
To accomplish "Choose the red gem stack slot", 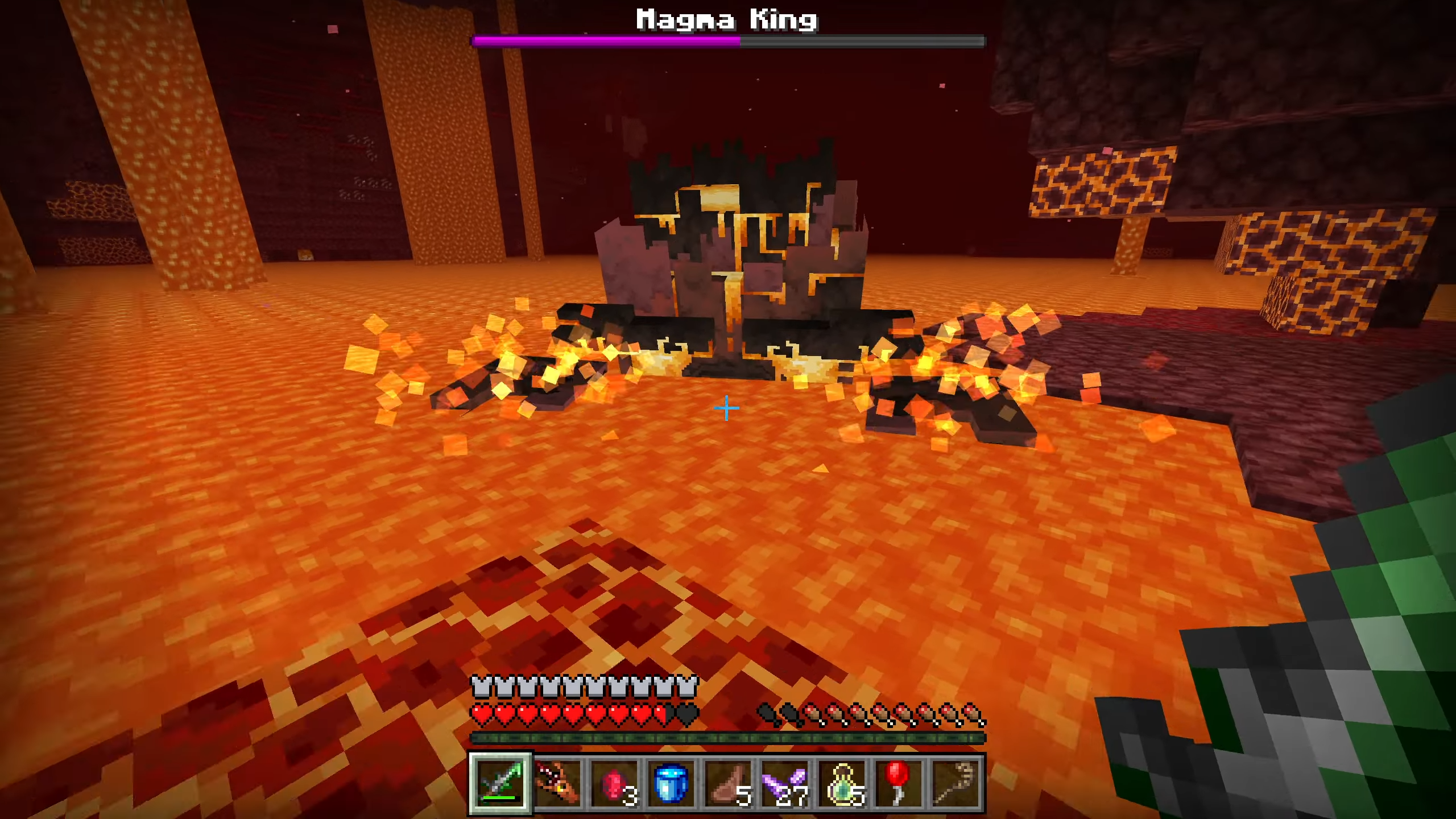I will [614, 784].
